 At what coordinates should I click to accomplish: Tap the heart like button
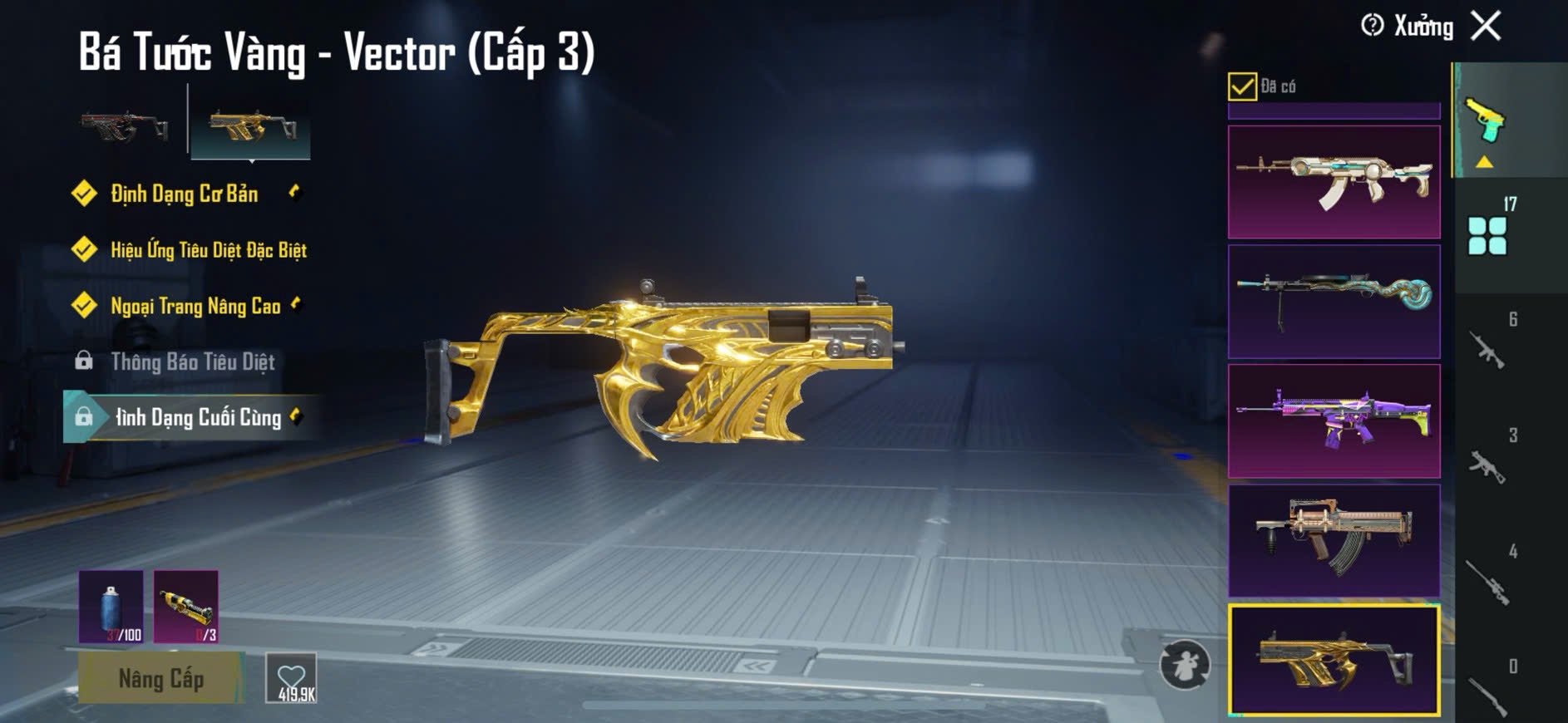click(x=291, y=678)
